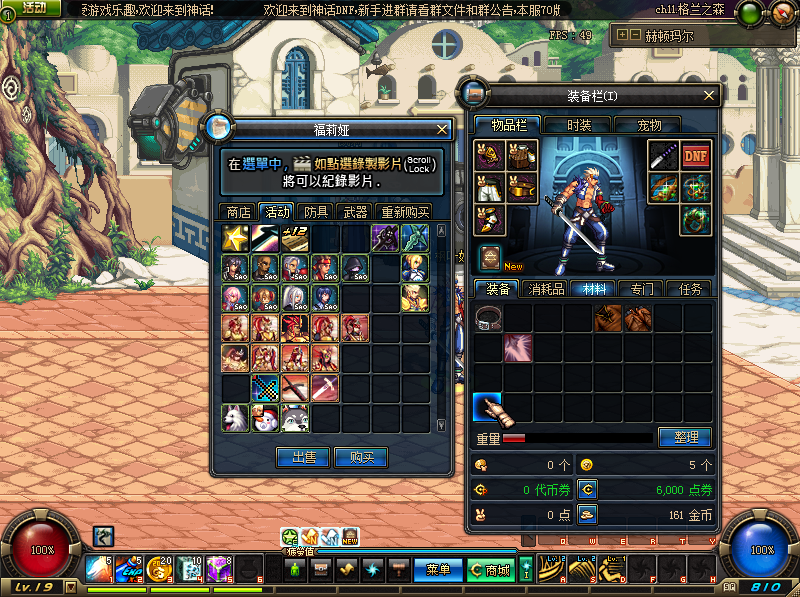Open the 宠物 pet tab
Image resolution: width=800 pixels, height=597 pixels.
[649, 125]
